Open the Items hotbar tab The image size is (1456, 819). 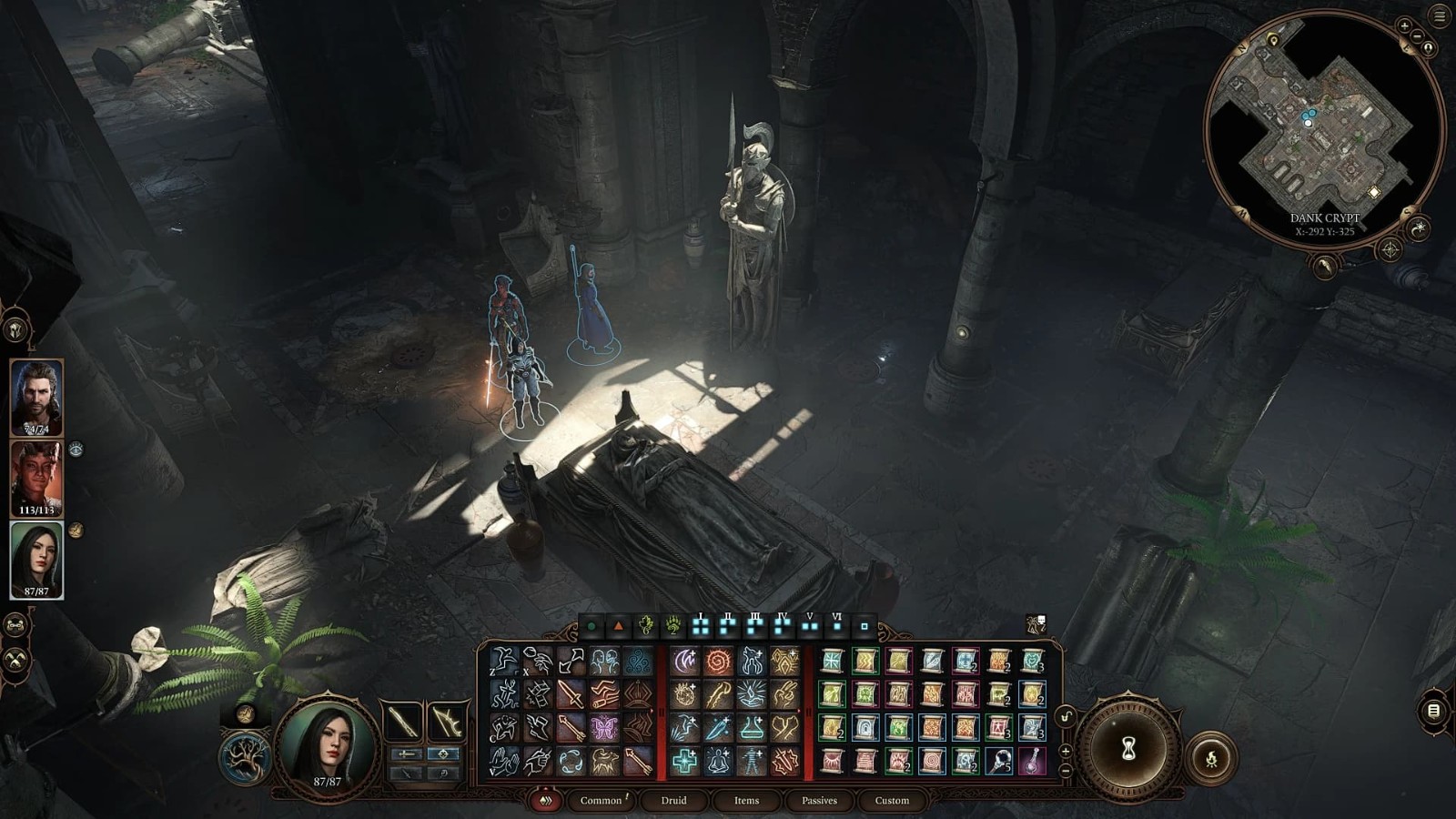click(746, 801)
